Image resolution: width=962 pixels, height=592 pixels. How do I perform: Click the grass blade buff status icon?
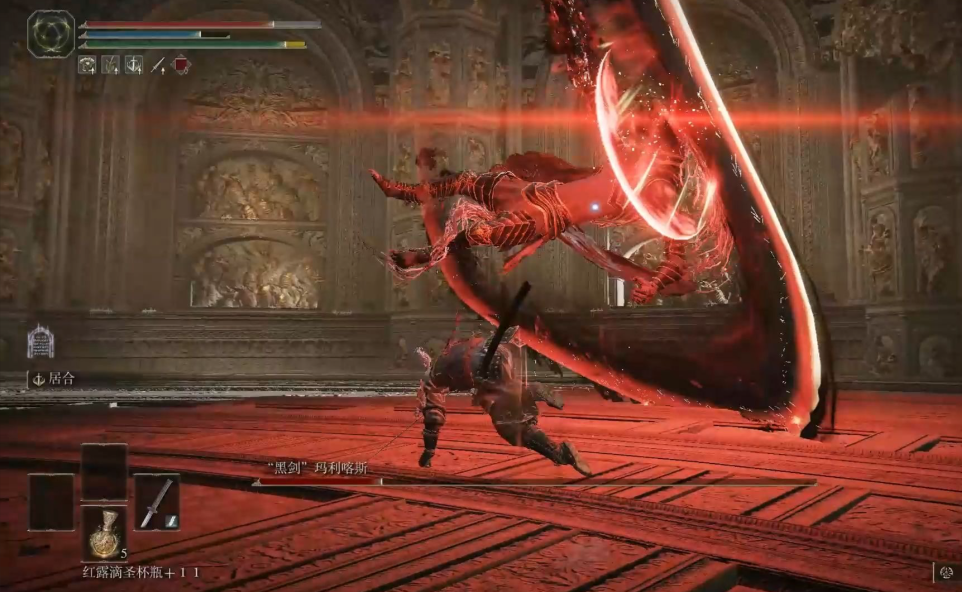[110, 65]
